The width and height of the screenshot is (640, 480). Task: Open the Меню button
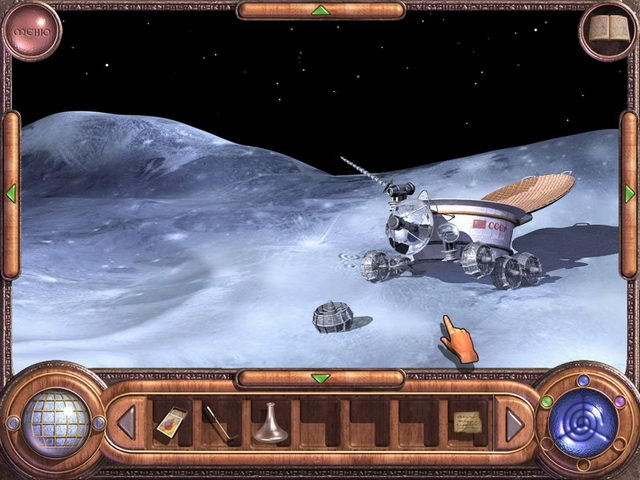[x=31, y=30]
